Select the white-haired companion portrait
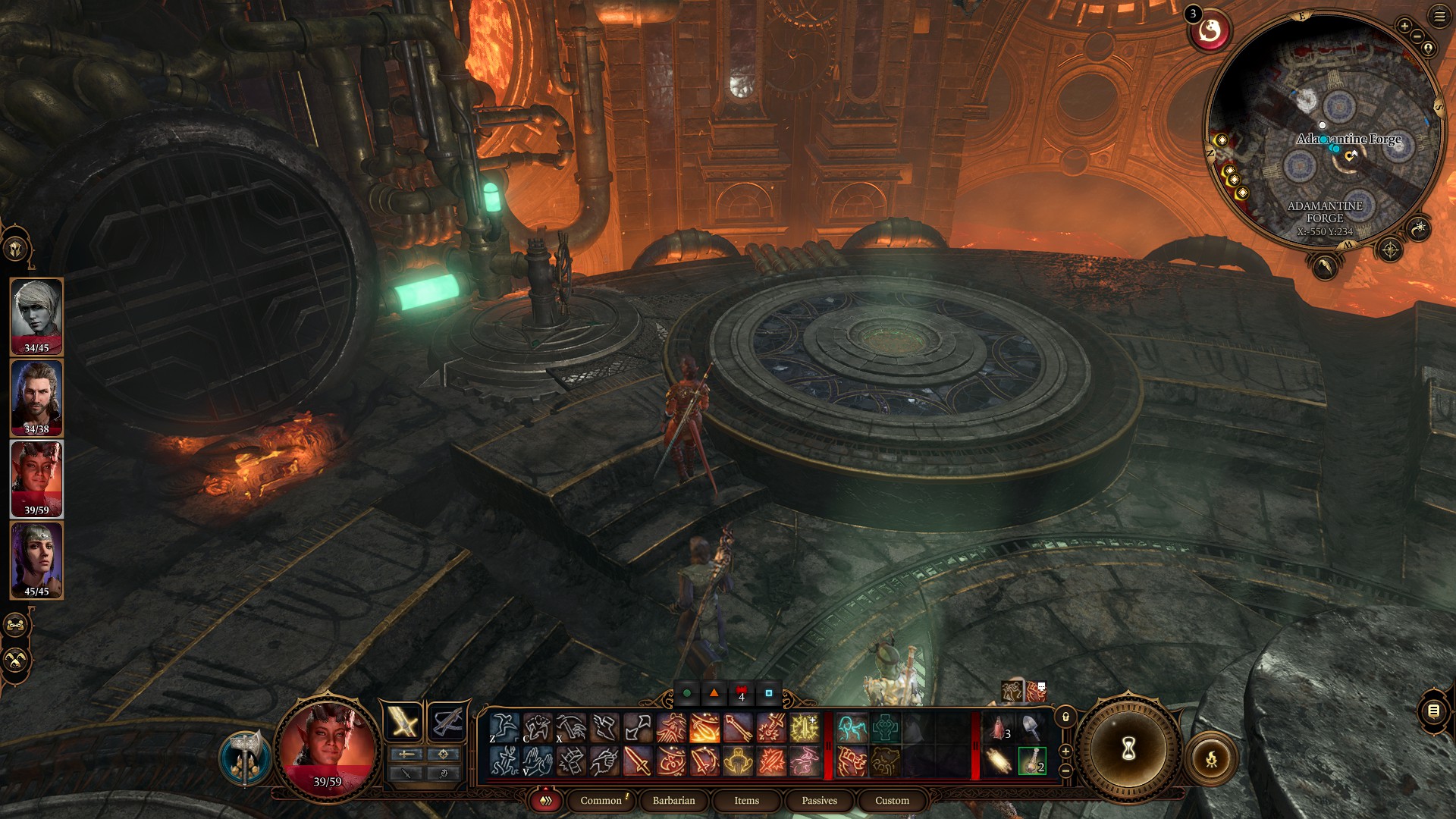 [36, 316]
